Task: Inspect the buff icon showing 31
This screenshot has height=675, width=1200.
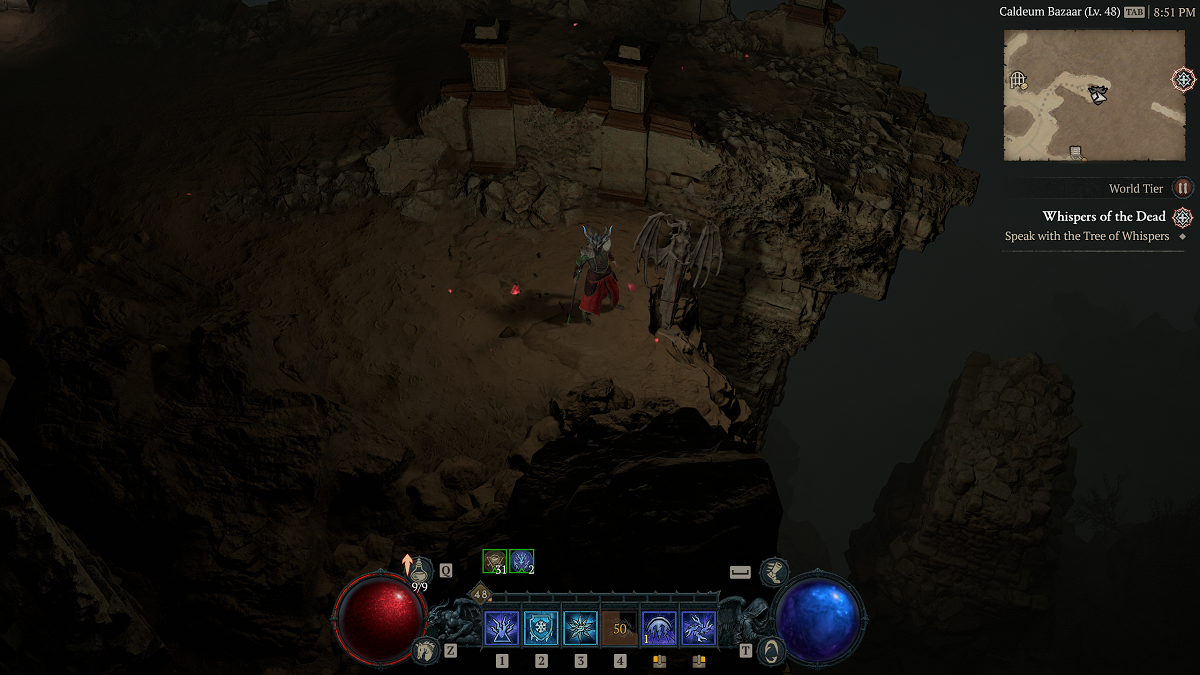Action: pyautogui.click(x=494, y=562)
